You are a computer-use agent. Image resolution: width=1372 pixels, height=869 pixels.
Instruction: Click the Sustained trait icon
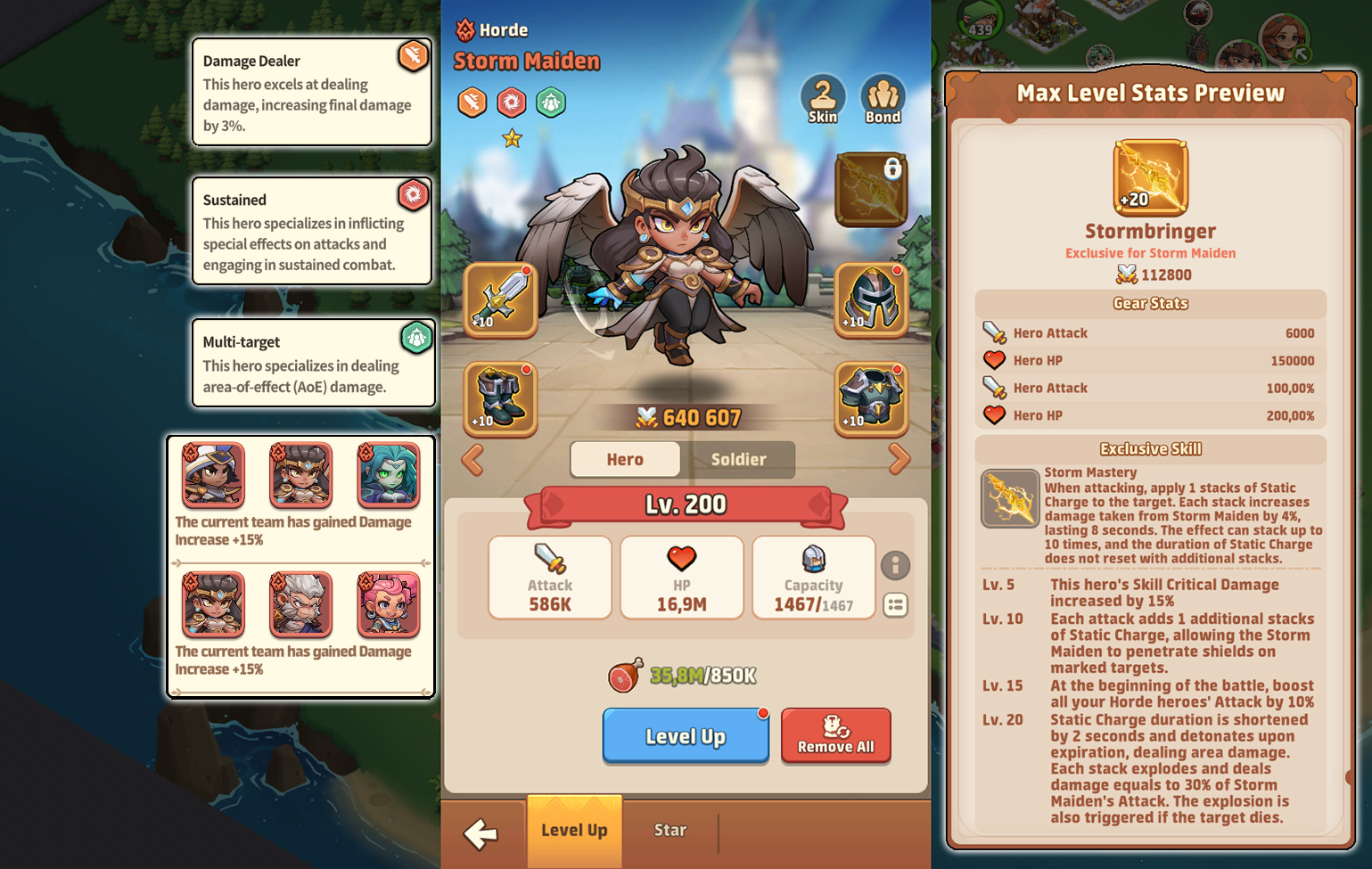point(413,195)
